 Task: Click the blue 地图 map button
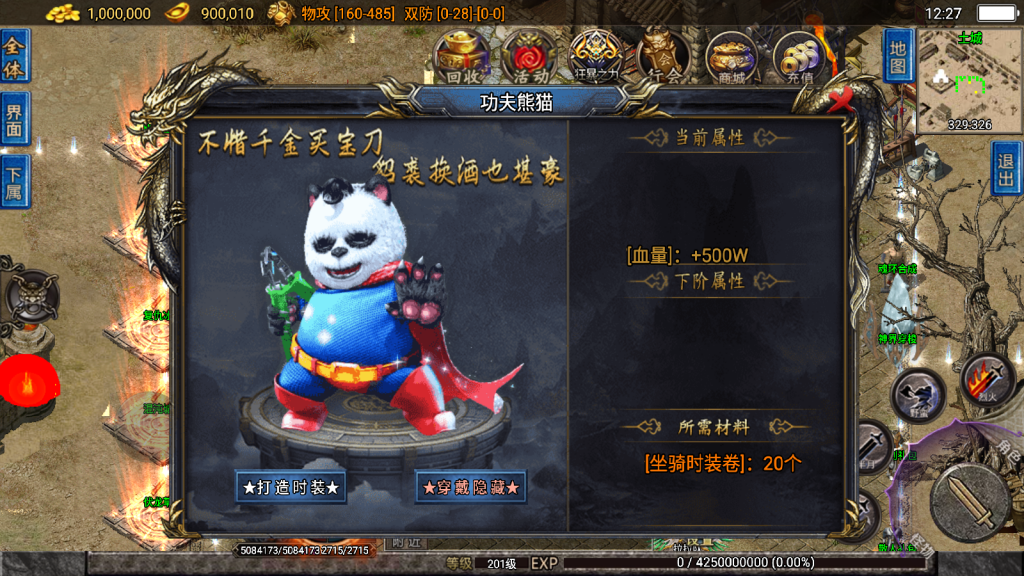coord(898,57)
